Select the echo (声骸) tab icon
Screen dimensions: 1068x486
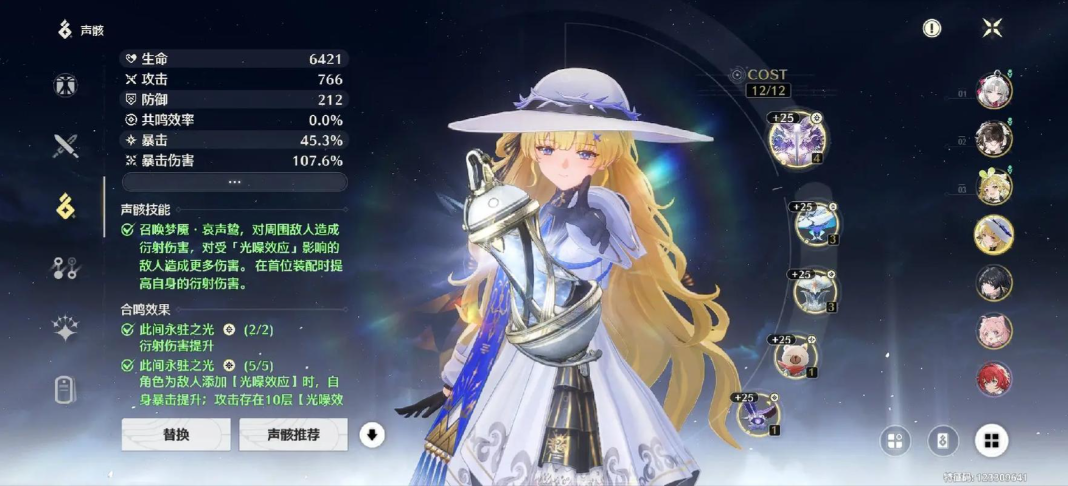66,207
